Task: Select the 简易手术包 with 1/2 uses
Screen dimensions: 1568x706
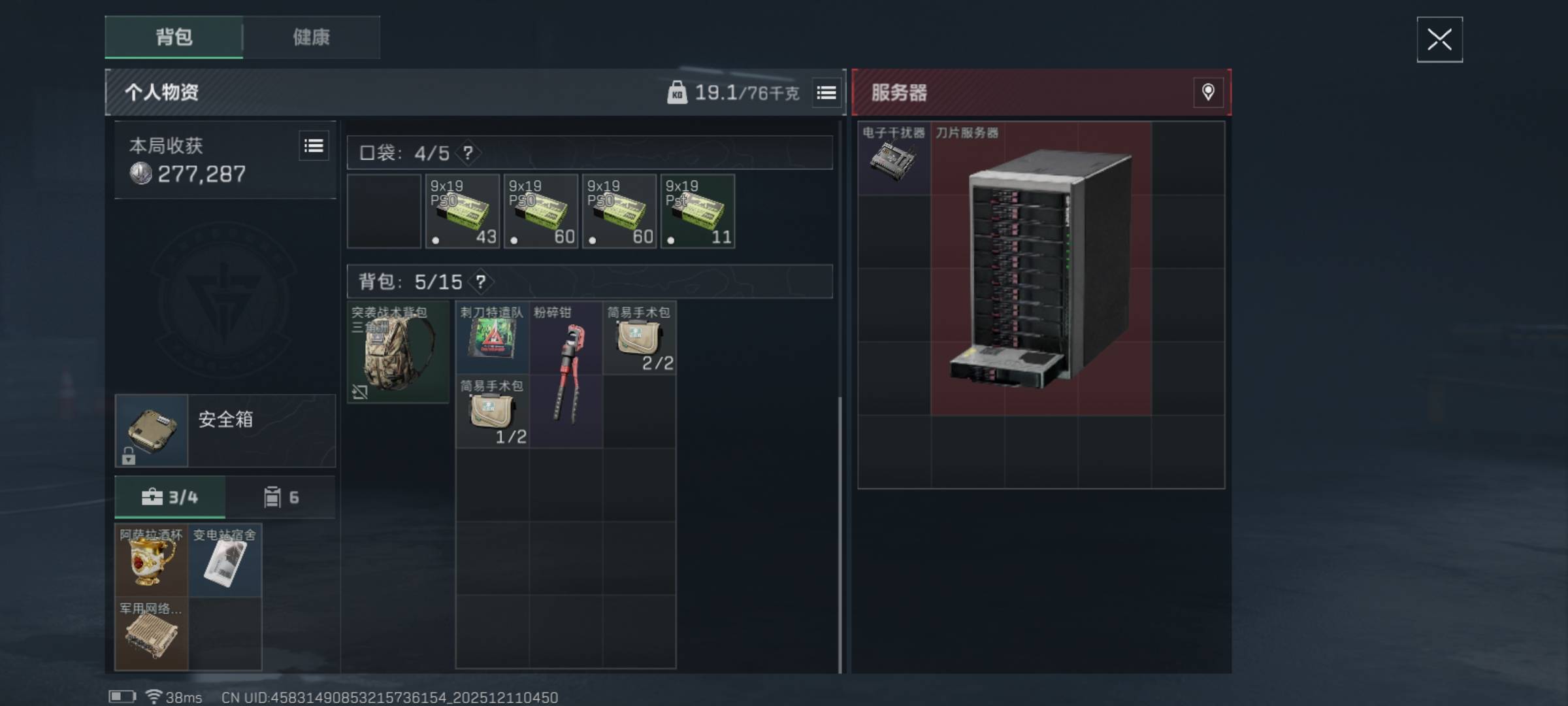Action: (492, 412)
